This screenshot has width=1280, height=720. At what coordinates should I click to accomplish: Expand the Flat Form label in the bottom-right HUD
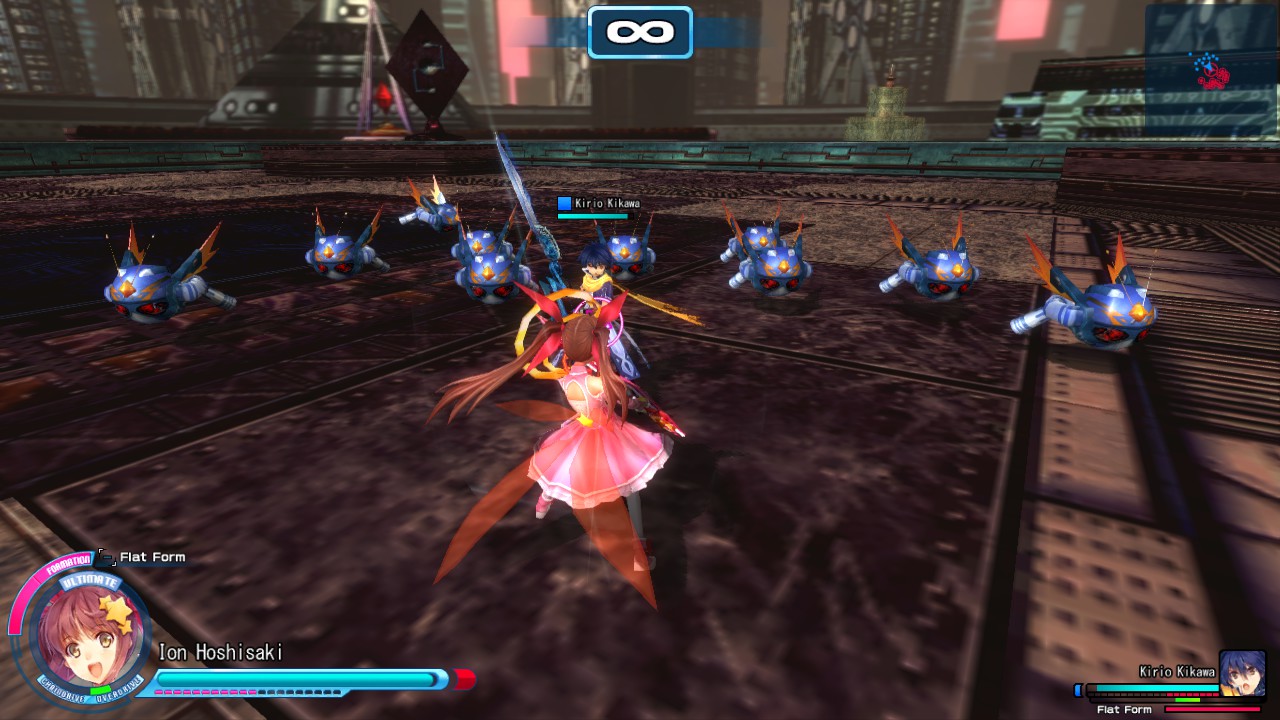tap(1124, 709)
